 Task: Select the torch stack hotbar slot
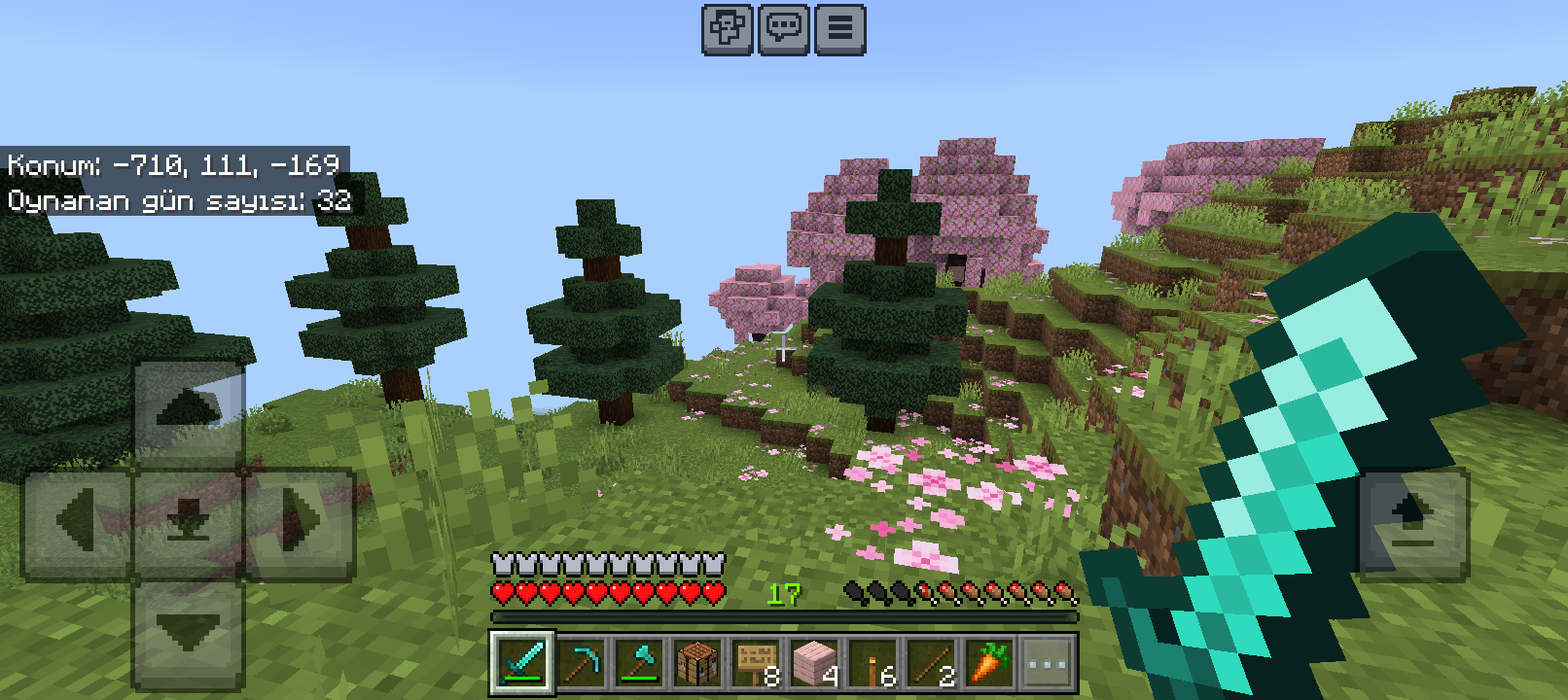873,663
